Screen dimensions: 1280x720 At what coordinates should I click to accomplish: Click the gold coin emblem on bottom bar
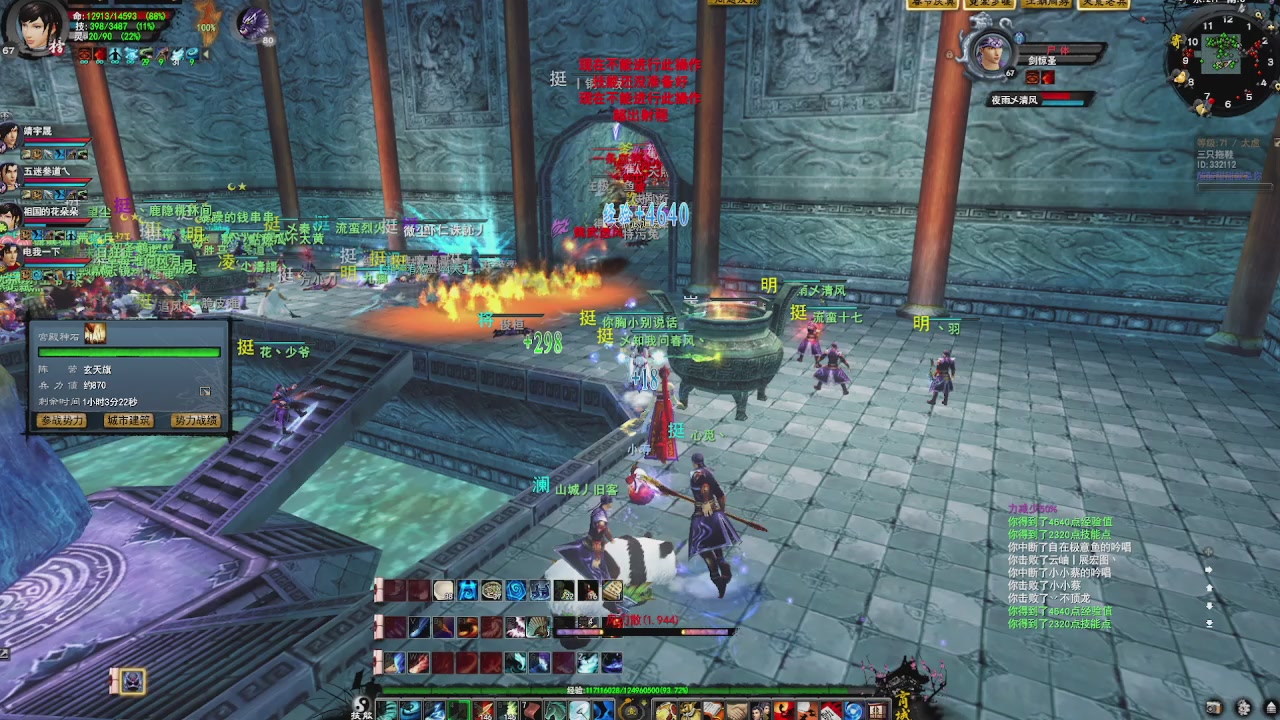pyautogui.click(x=631, y=710)
